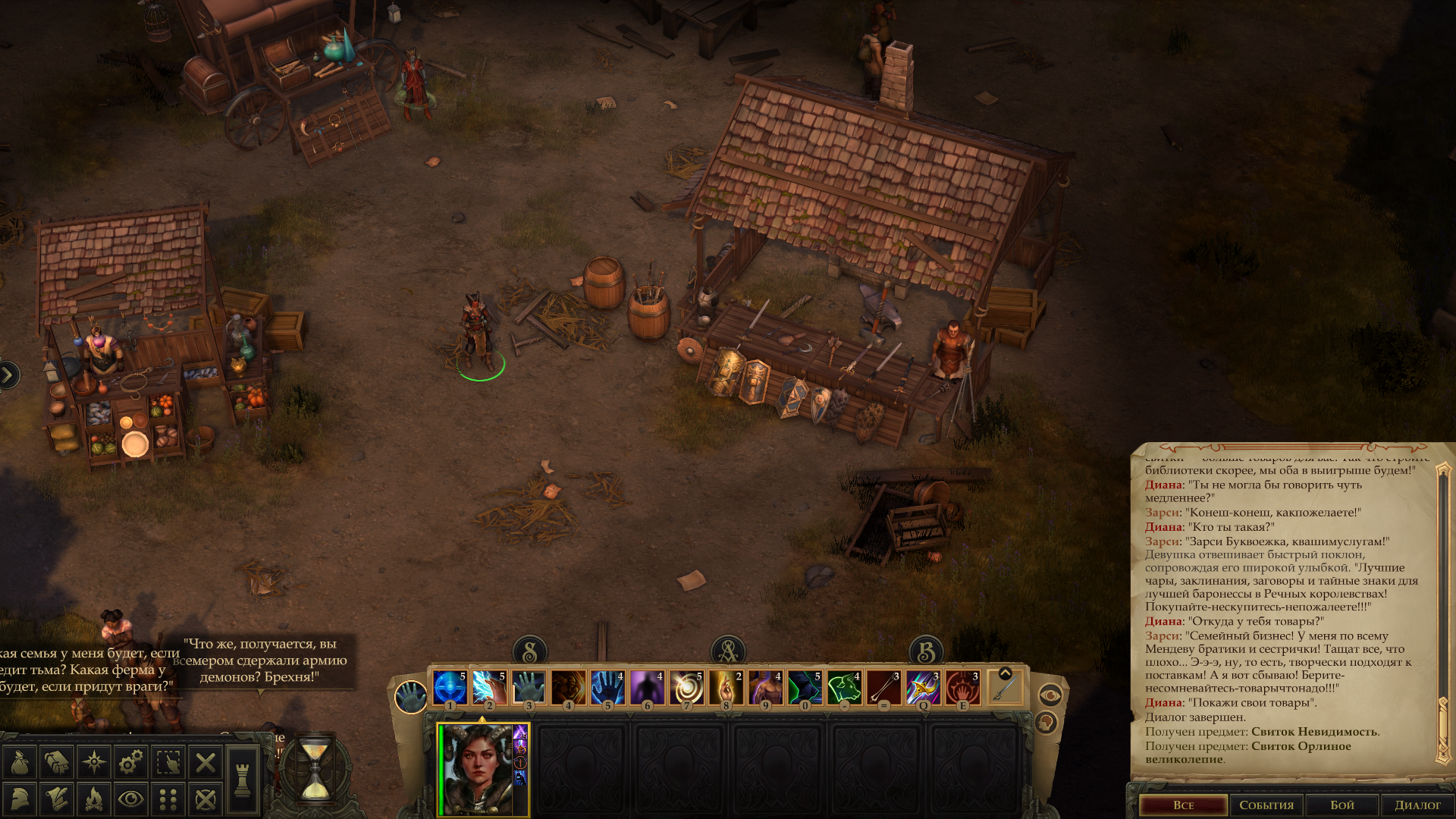Open the inventory bag icon

click(x=20, y=762)
